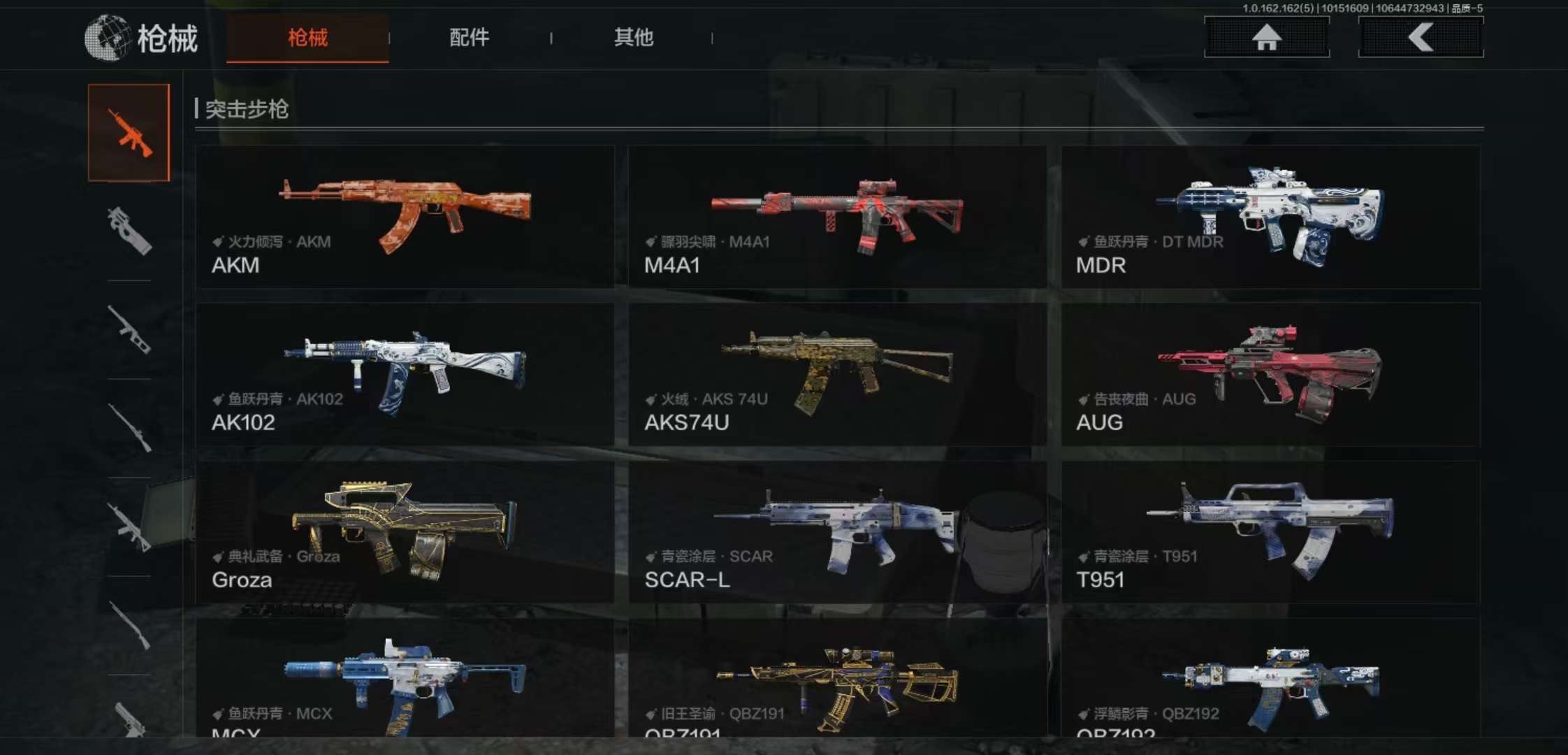The width and height of the screenshot is (1568, 755).
Task: Go to the home screen
Action: tap(1266, 37)
